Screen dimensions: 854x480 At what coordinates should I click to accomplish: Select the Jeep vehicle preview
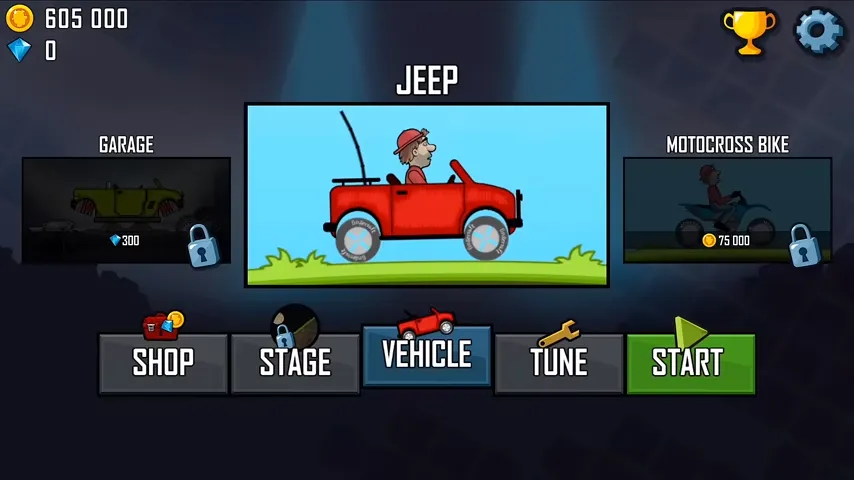(x=427, y=195)
